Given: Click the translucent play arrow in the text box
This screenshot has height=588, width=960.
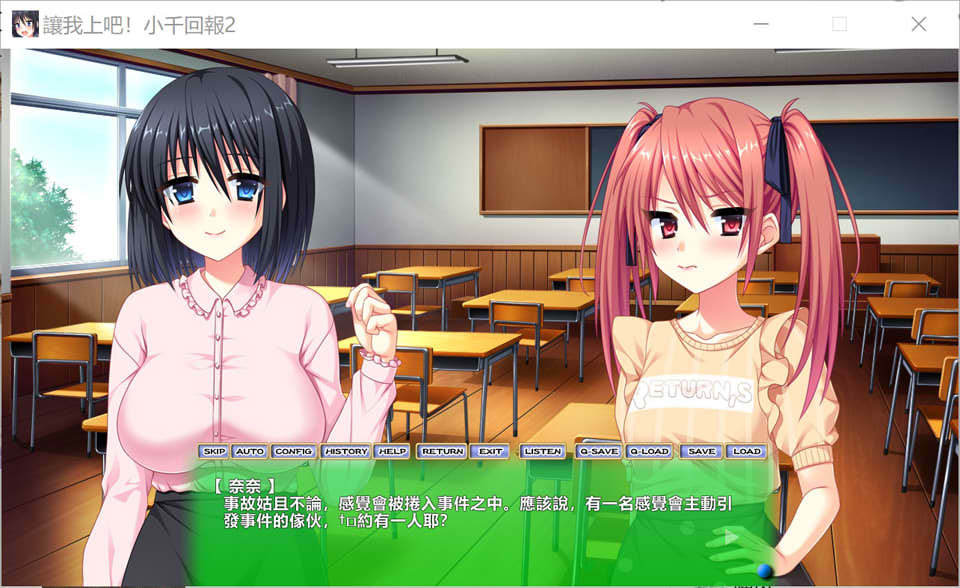Looking at the screenshot, I should pos(731,538).
